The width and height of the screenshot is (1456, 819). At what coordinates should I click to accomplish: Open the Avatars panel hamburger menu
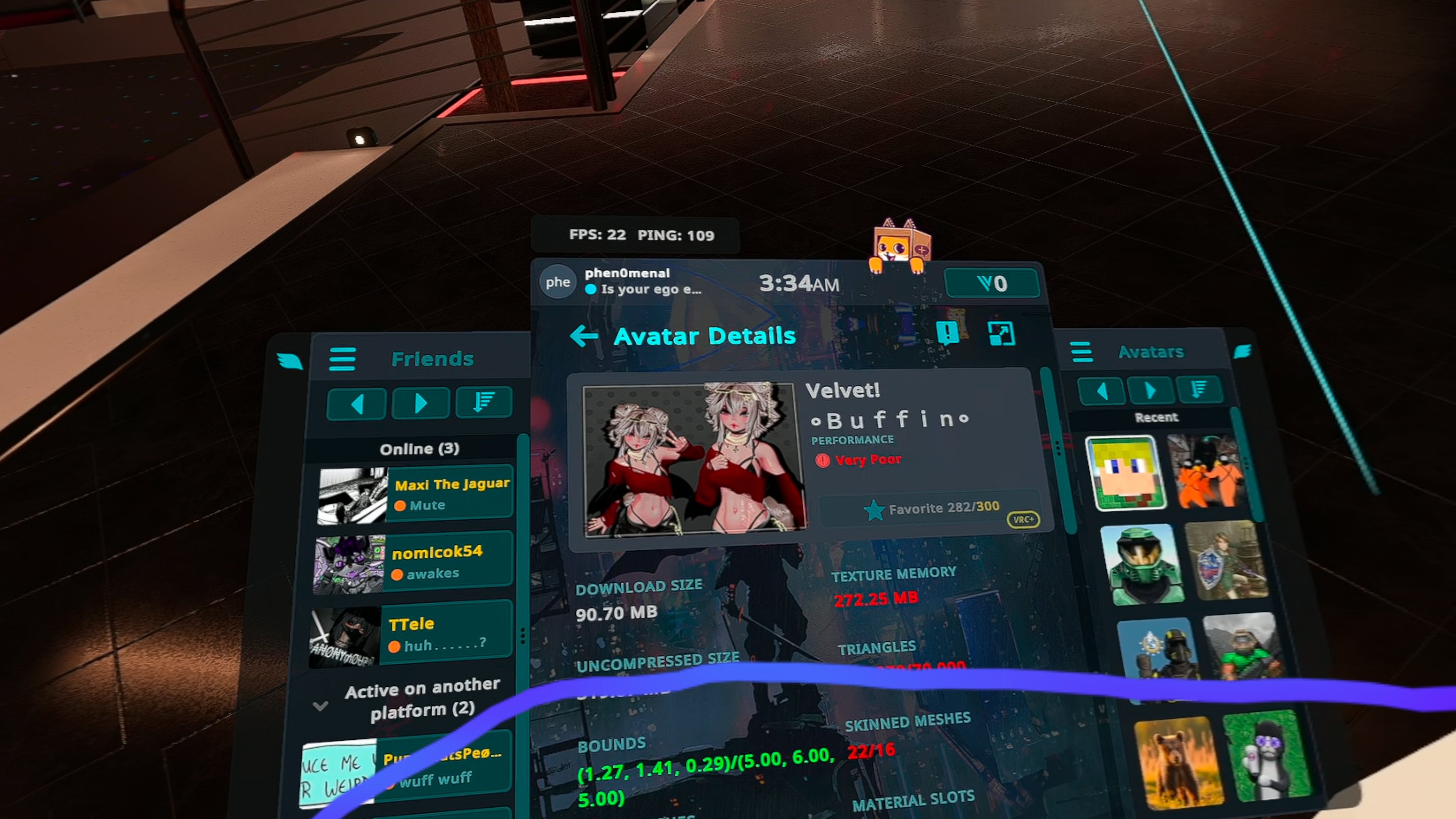pos(1082,352)
